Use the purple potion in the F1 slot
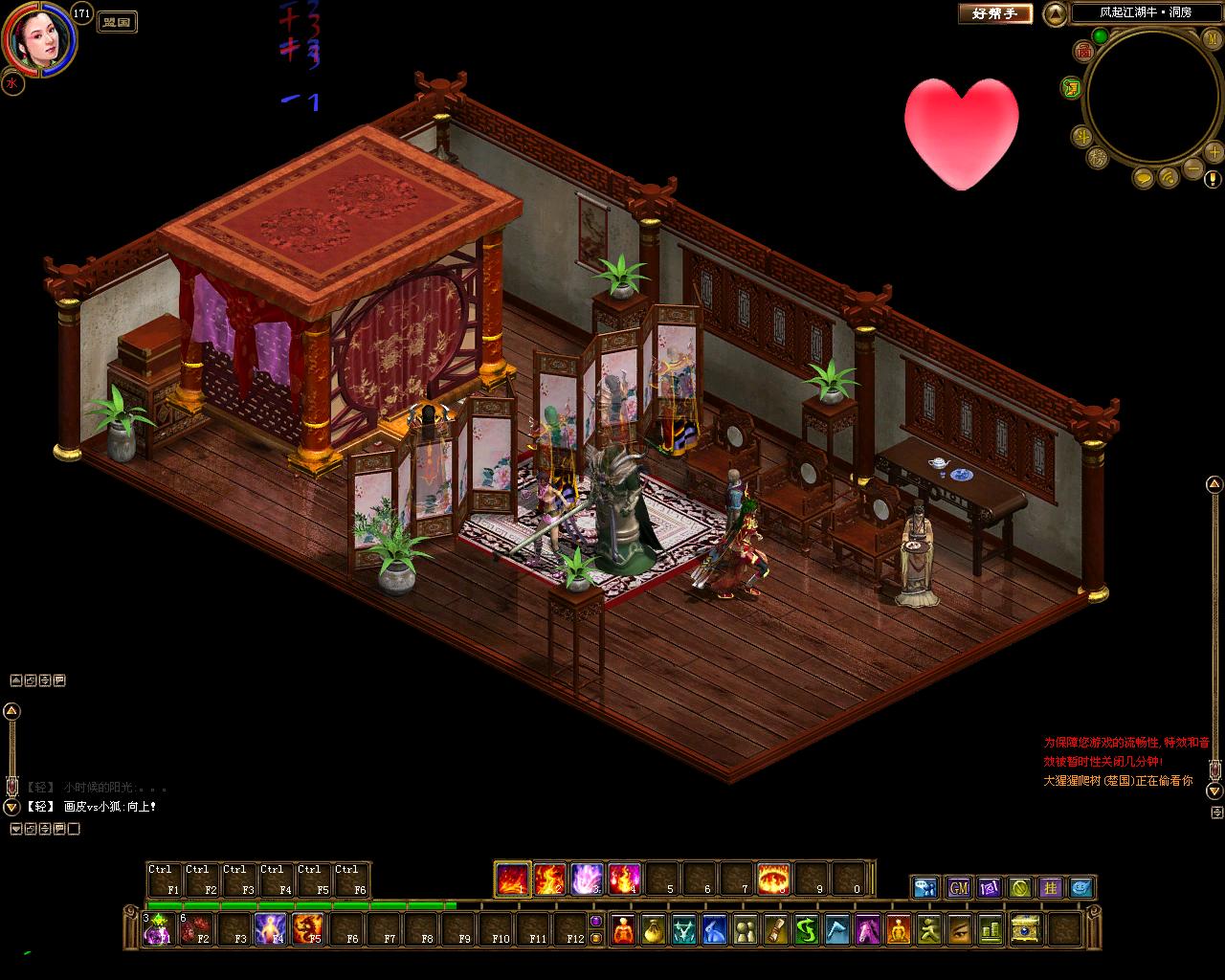Screen dimensions: 1225x980 pos(159,929)
